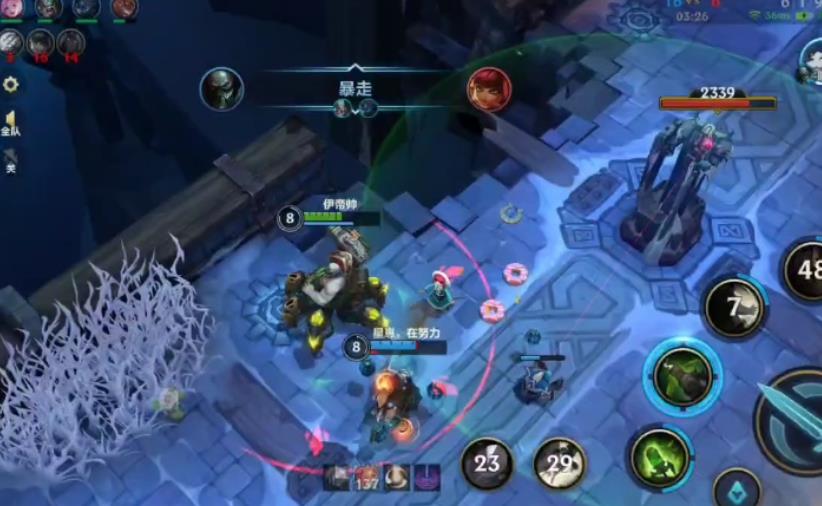The width and height of the screenshot is (822, 506).
Task: Click the purple item buff icon
Action: coord(427,477)
